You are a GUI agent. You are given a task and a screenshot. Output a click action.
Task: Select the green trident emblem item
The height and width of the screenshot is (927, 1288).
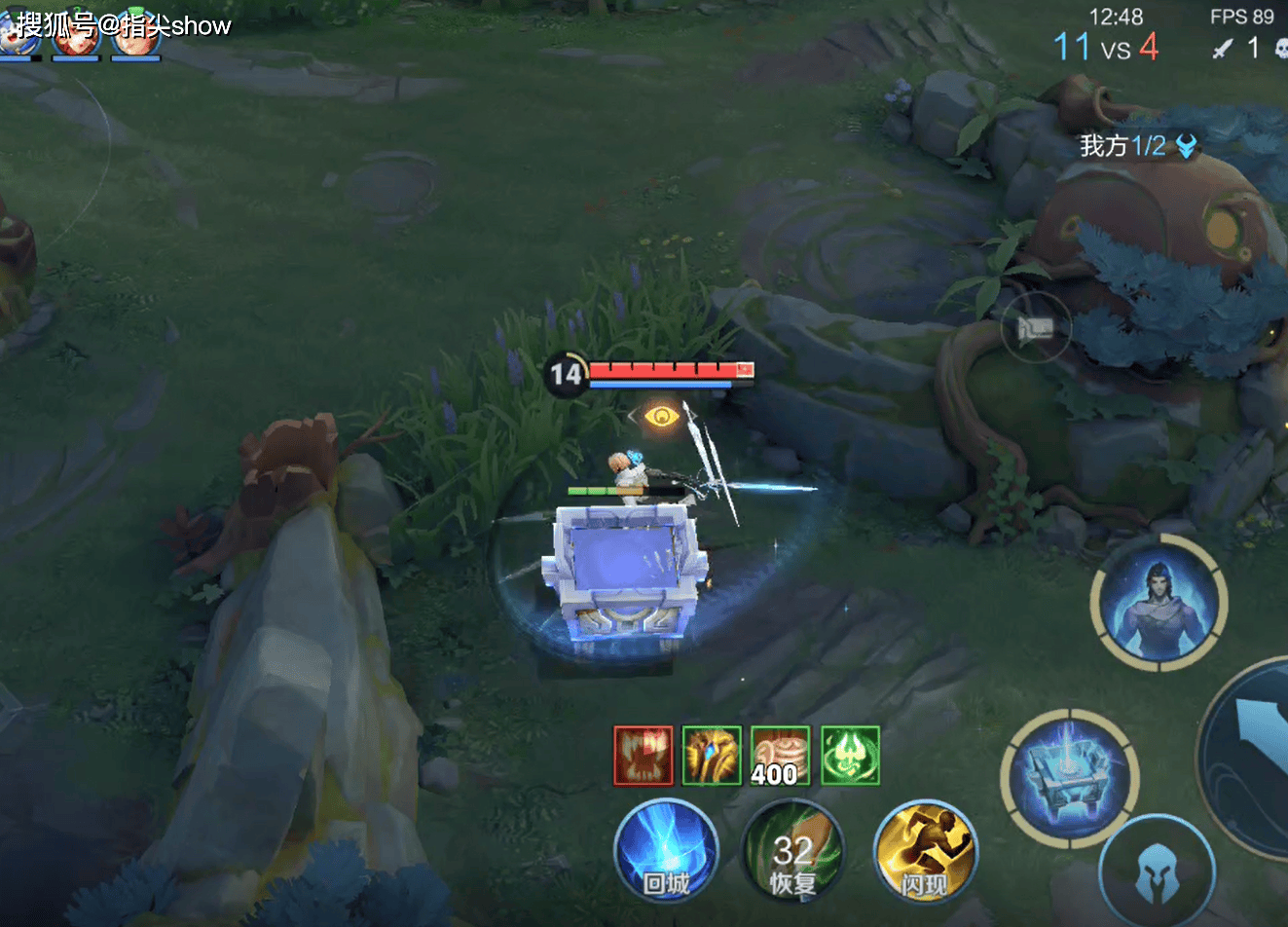[x=850, y=756]
